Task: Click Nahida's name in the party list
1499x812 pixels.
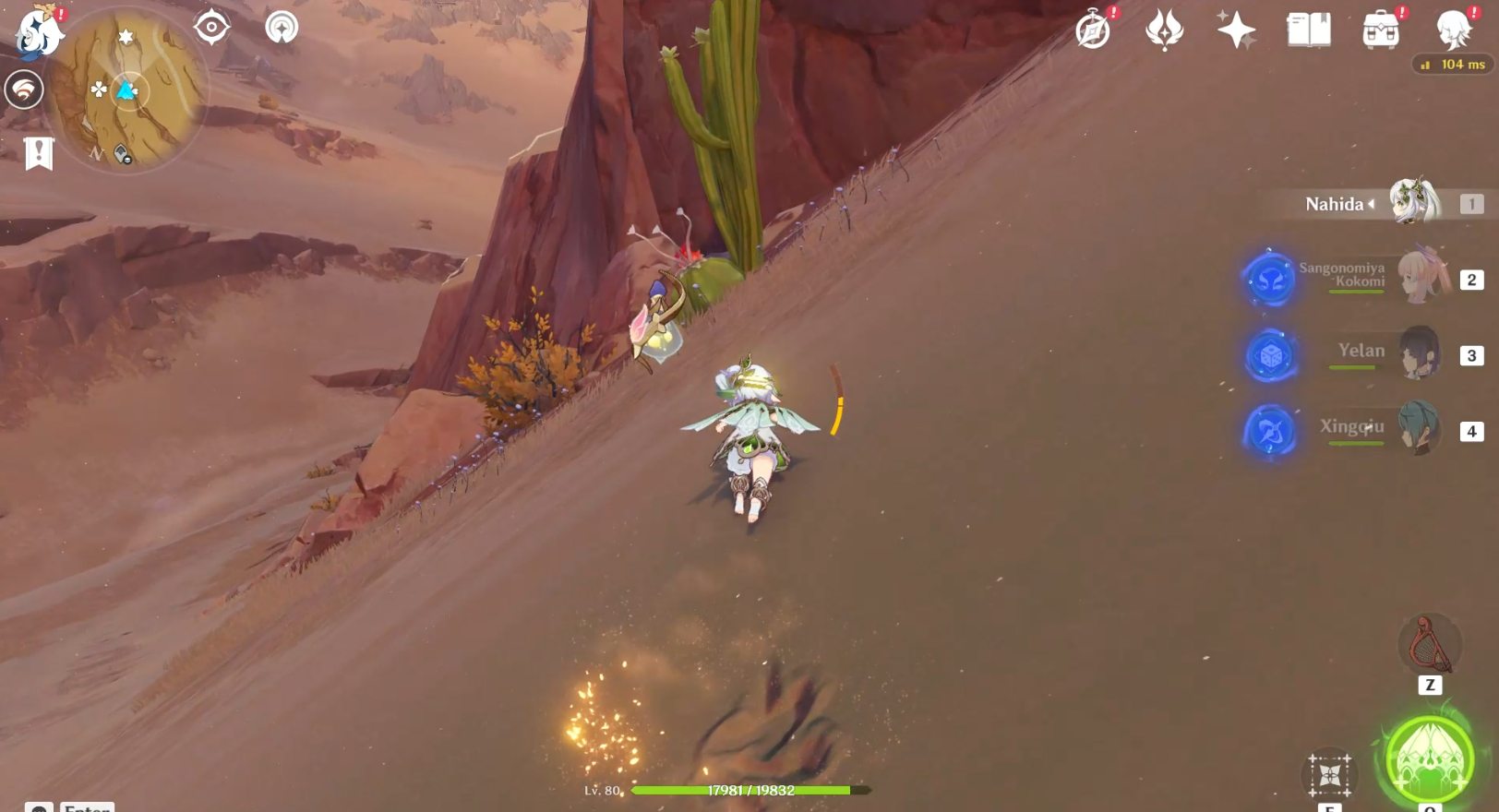Action: click(1334, 204)
